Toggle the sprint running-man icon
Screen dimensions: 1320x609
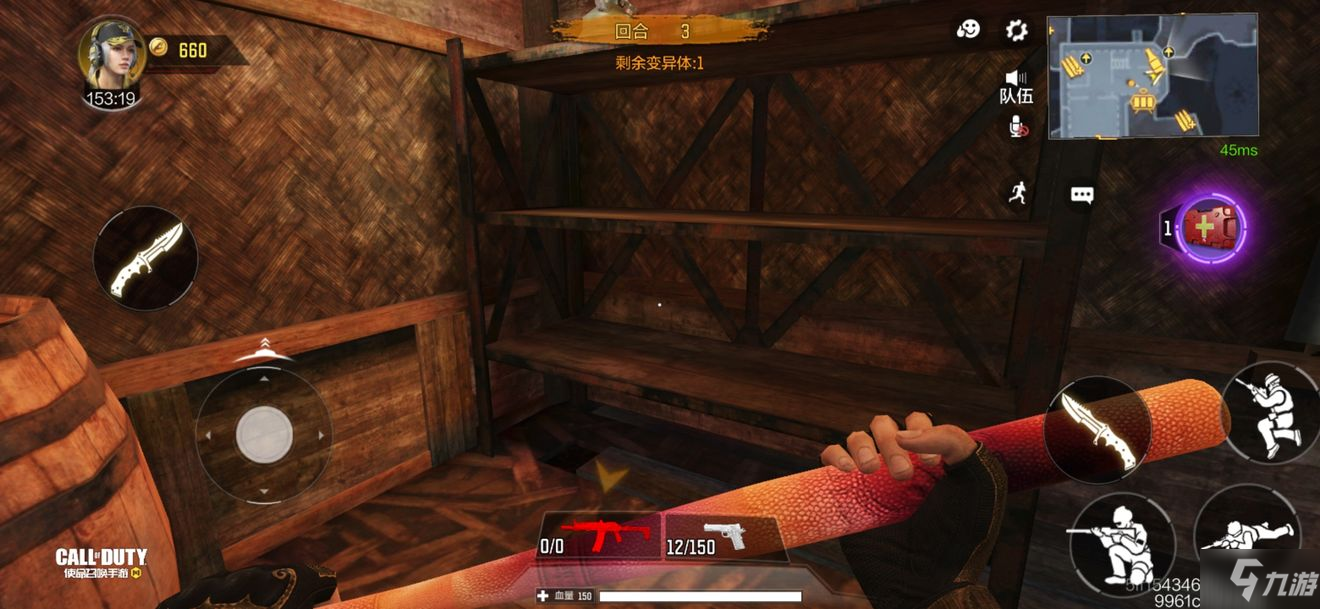tap(1018, 193)
